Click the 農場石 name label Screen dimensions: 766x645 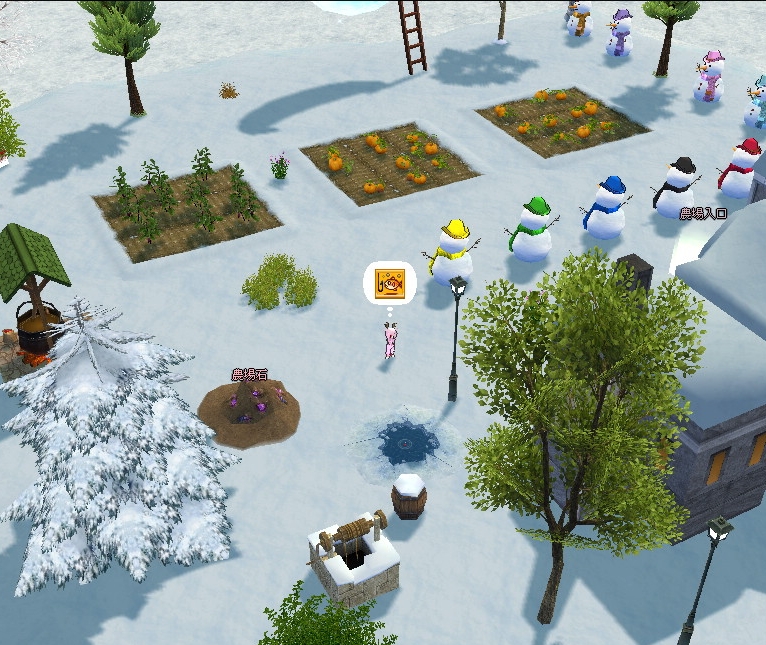[249, 375]
